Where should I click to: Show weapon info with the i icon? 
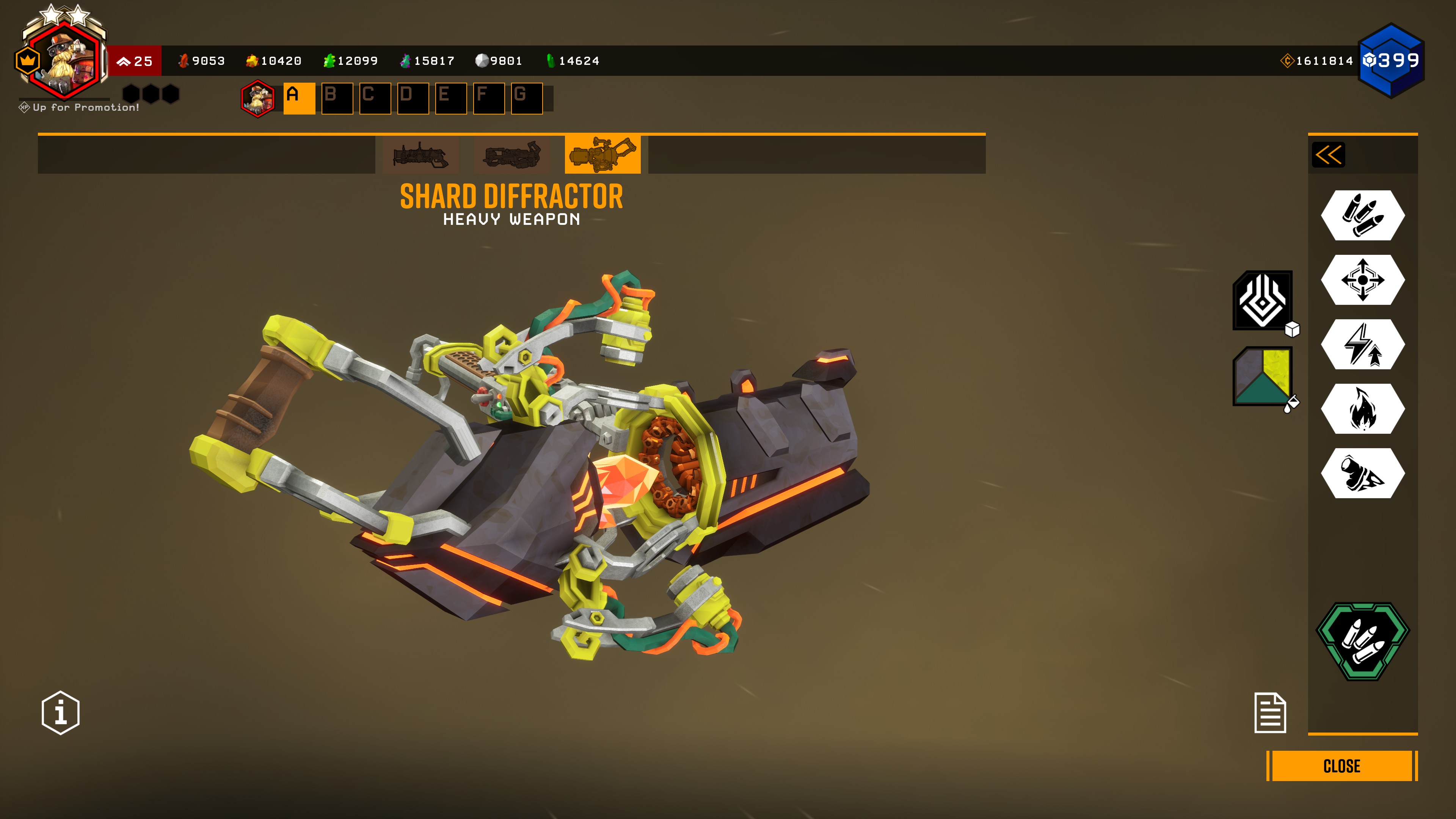(x=61, y=712)
